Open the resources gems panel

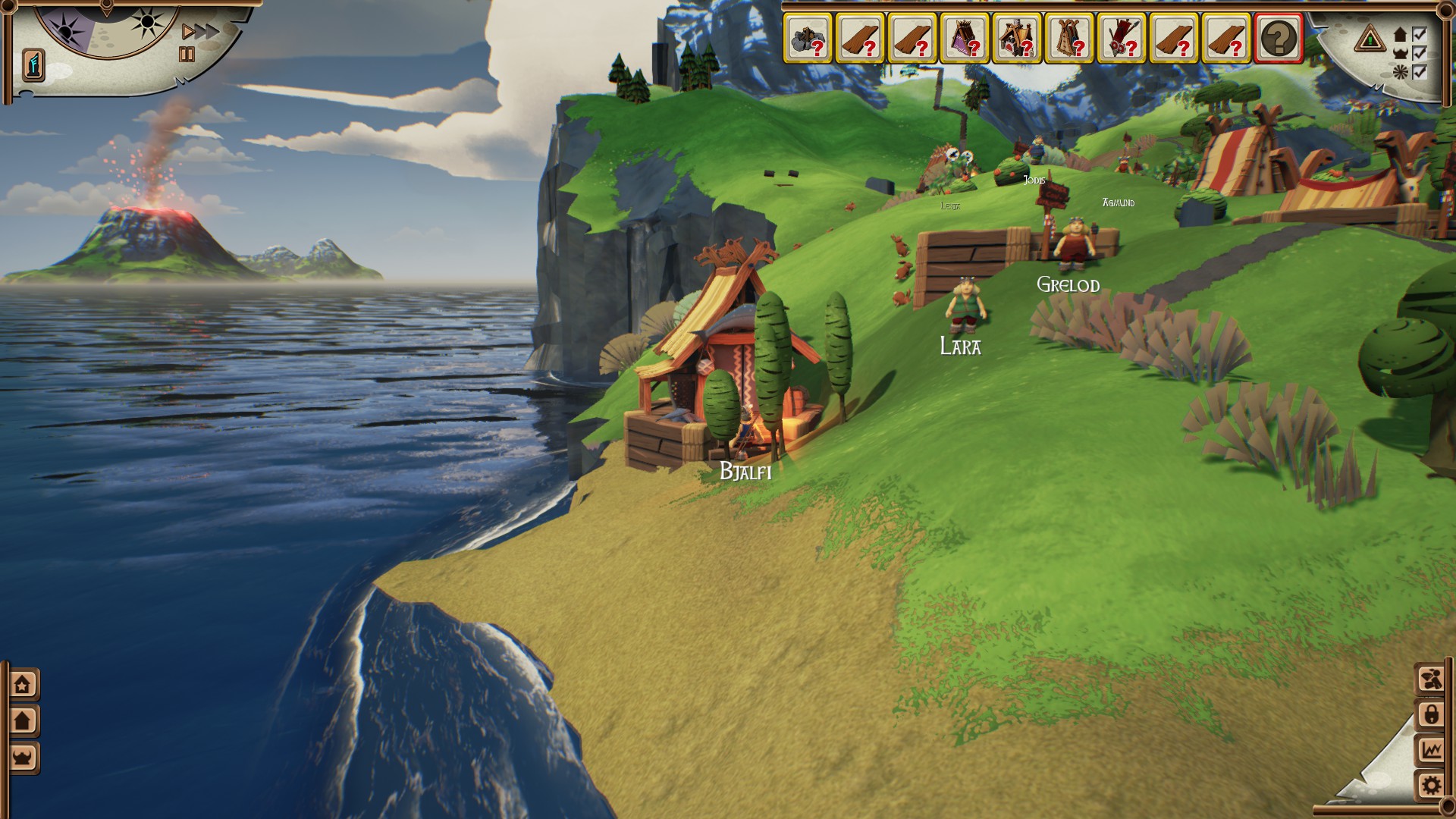(x=1431, y=679)
